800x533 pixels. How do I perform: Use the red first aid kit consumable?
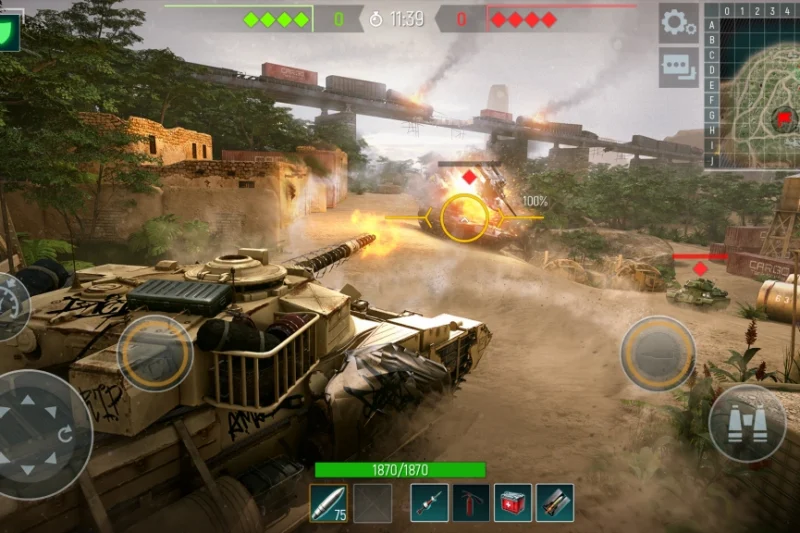click(x=513, y=503)
